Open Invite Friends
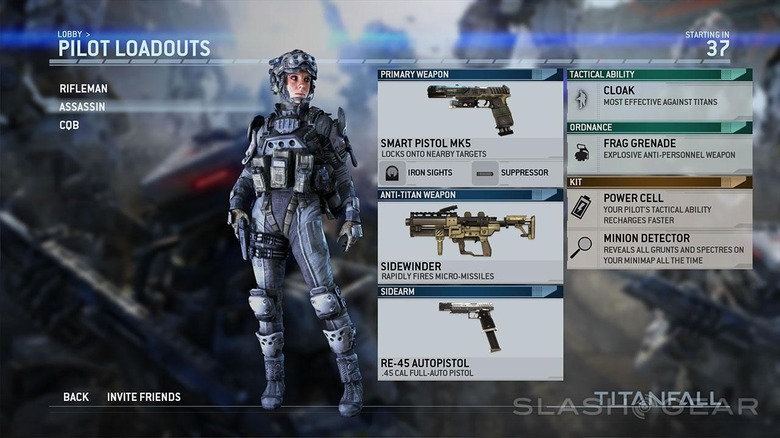This screenshot has width=780, height=438. (x=144, y=397)
